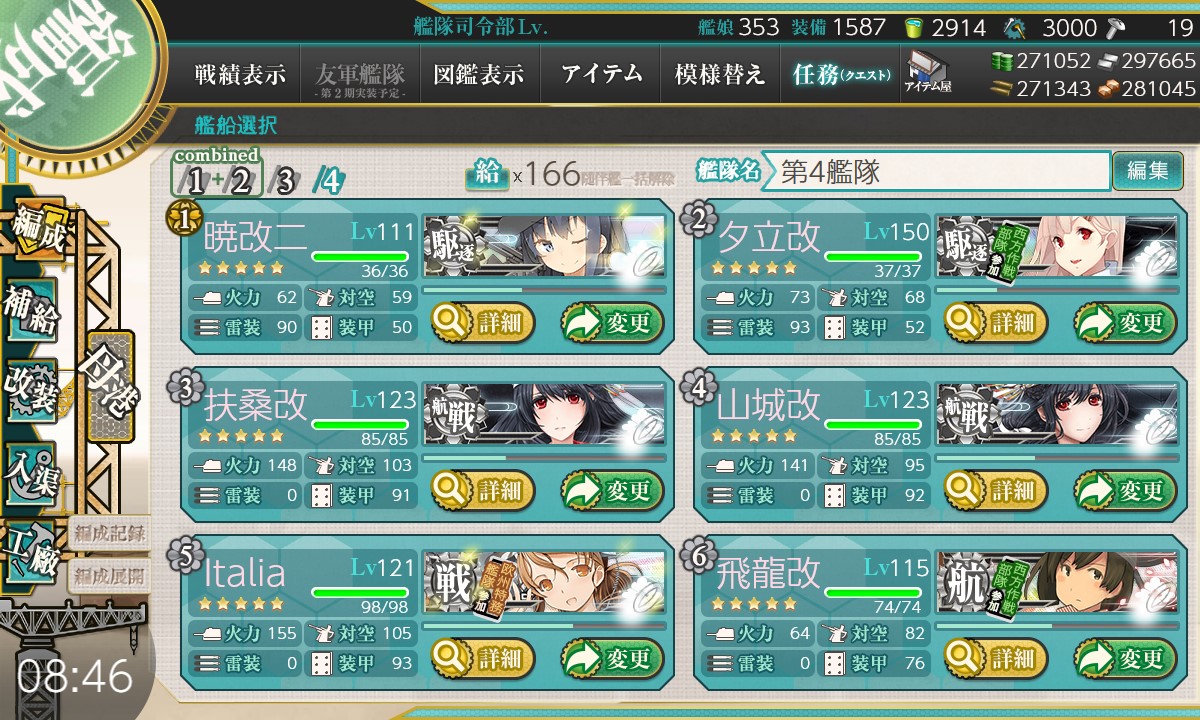The image size is (1200, 720).
Task: Open the 任務 quest menu
Action: pos(840,75)
